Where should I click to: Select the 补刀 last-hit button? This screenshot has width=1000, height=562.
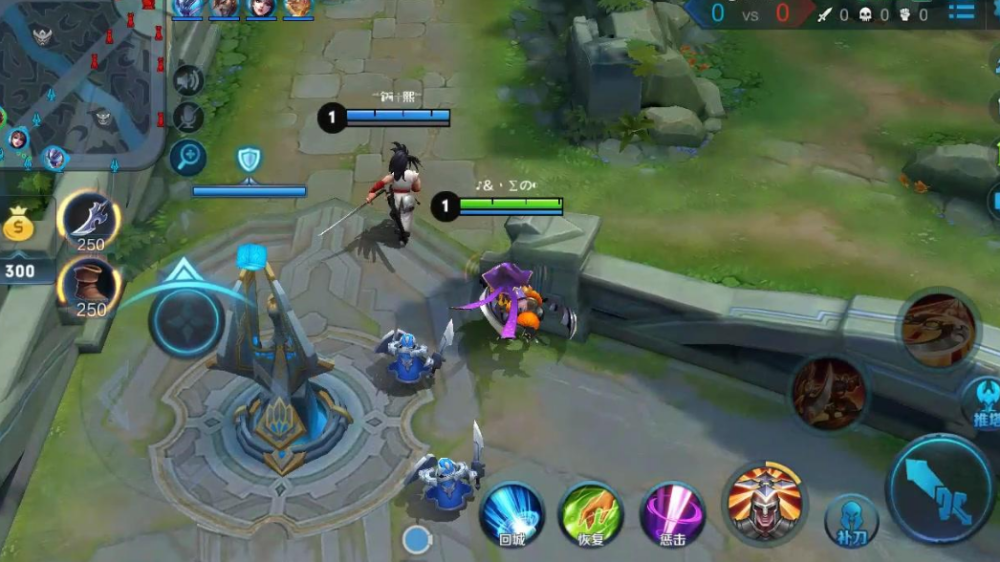coord(851,520)
